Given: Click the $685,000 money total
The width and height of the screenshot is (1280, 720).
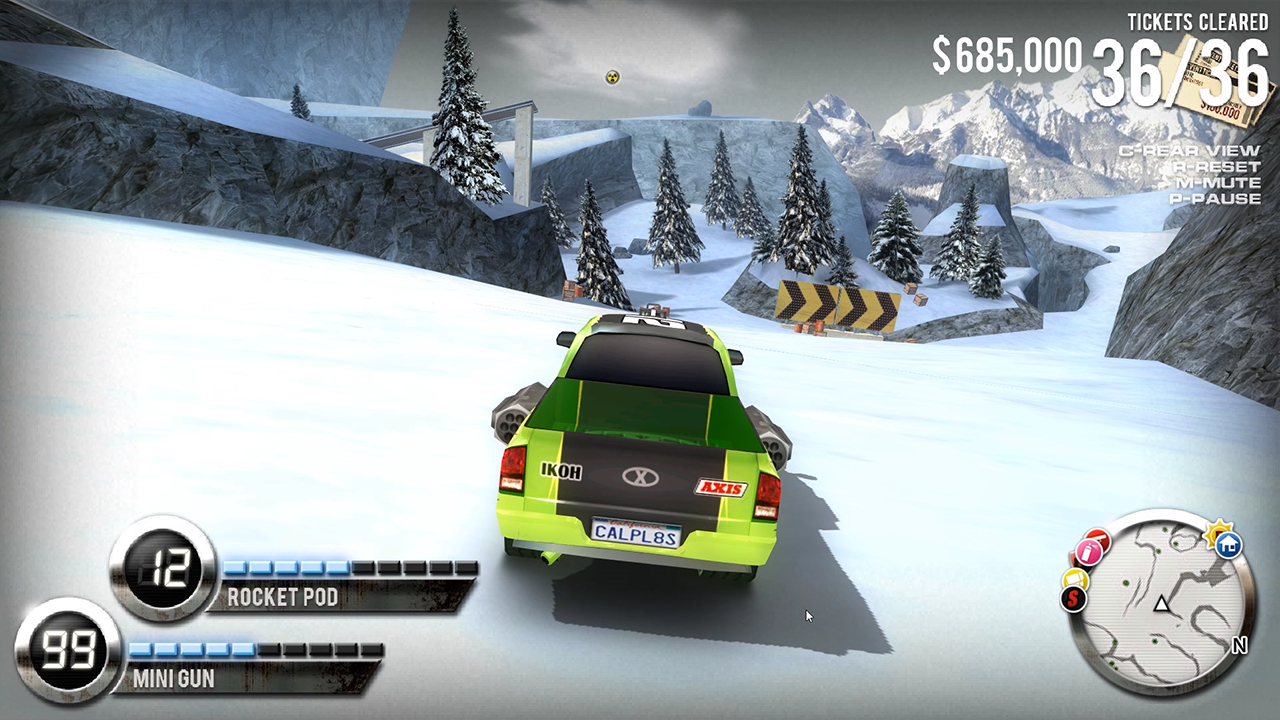Looking at the screenshot, I should click(x=1005, y=55).
